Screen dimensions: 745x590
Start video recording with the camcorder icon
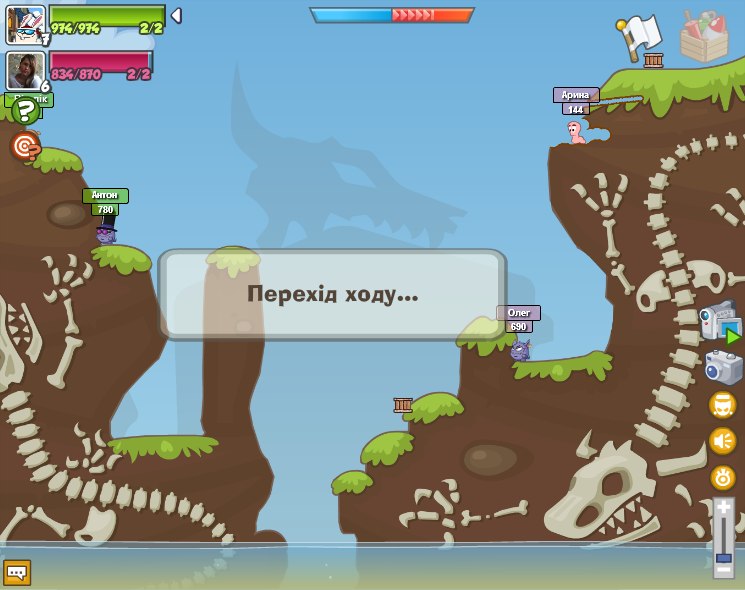[720, 324]
